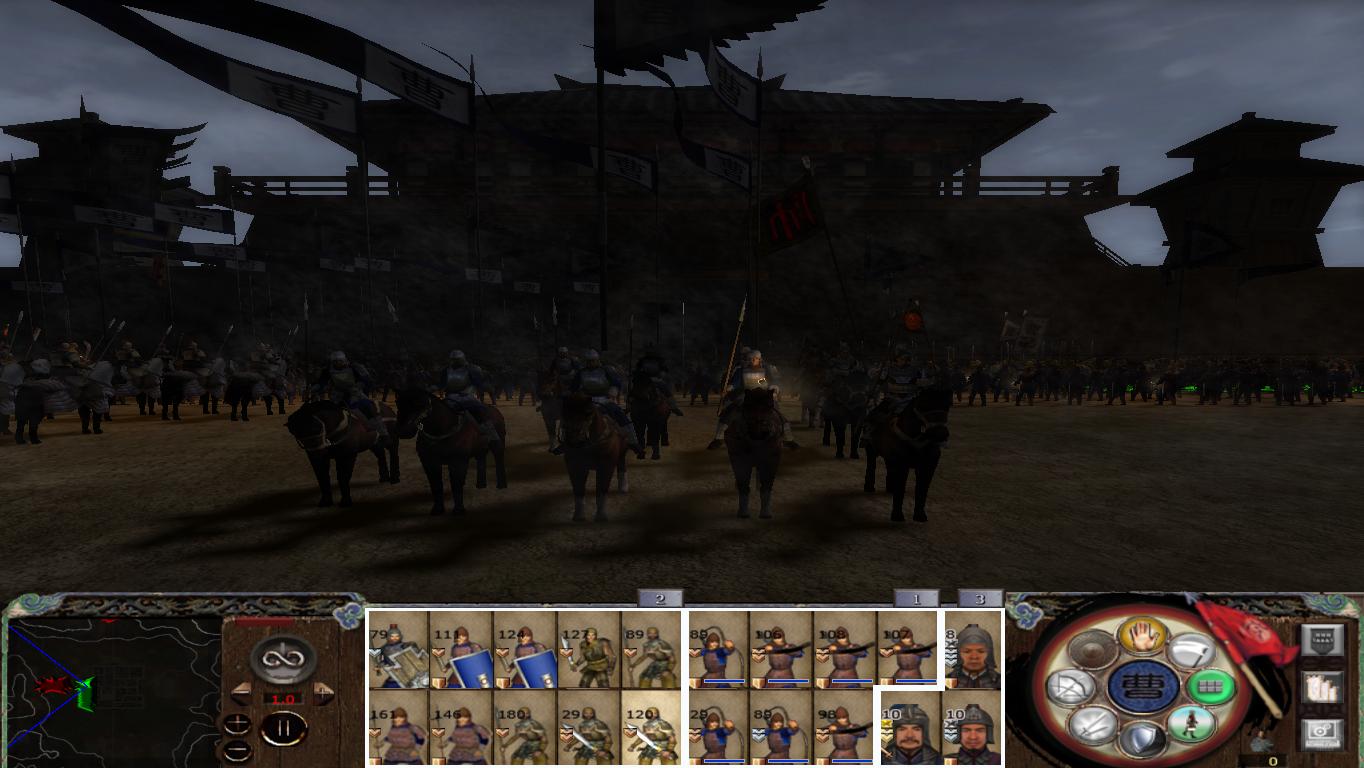Enable fire-at-will bow icon
Screen dimensions: 1364x768
(x=1070, y=687)
